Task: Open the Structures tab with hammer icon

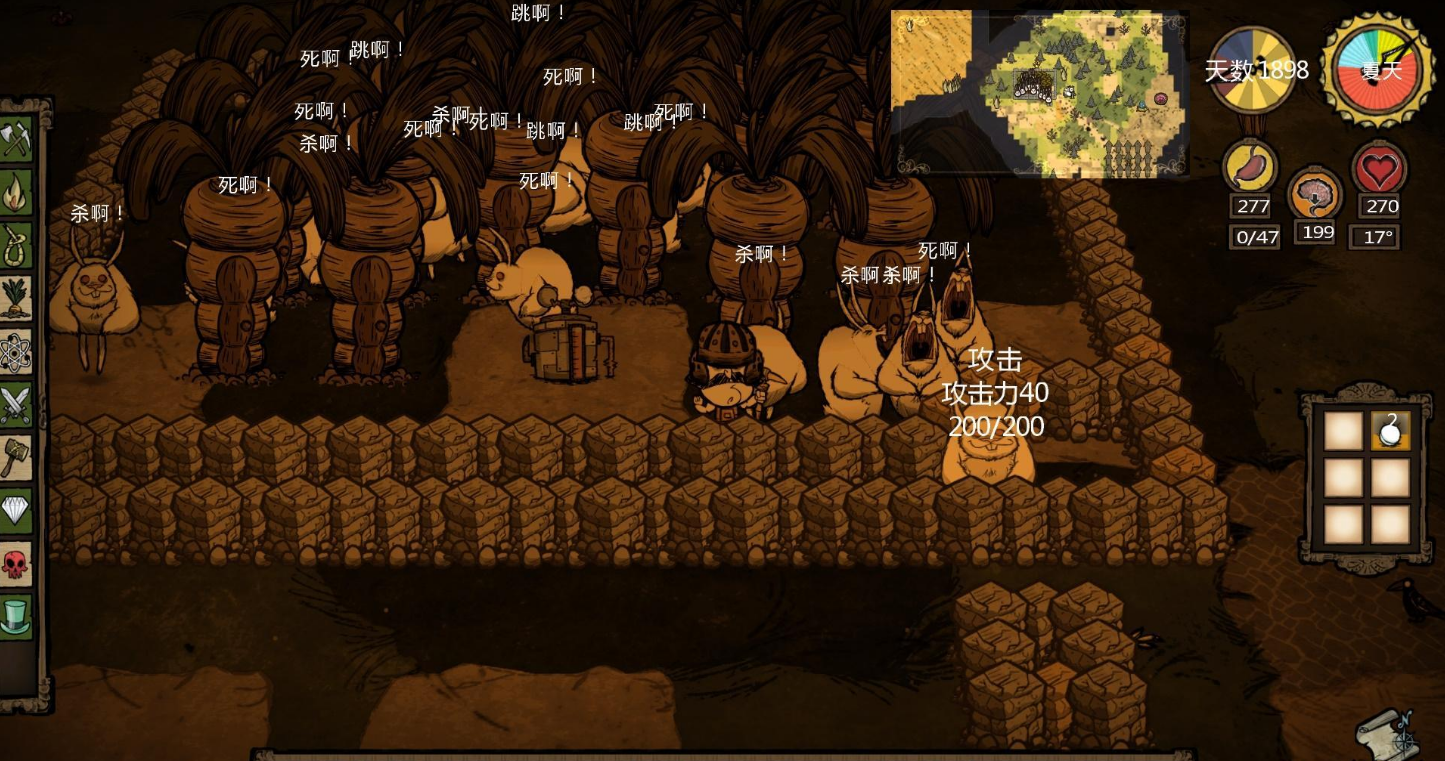Action: click(x=17, y=457)
